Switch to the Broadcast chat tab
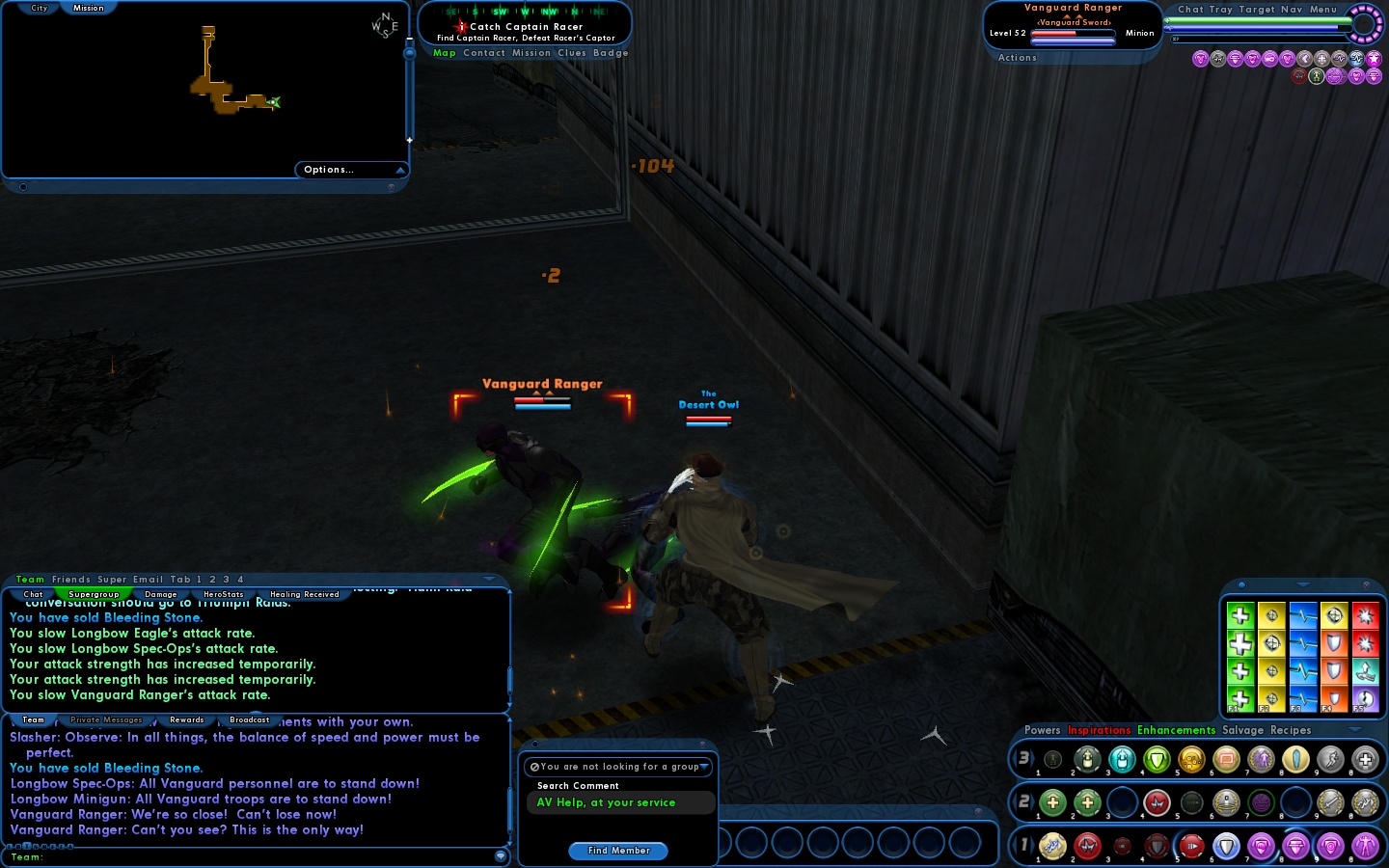The image size is (1389, 868). [x=249, y=719]
